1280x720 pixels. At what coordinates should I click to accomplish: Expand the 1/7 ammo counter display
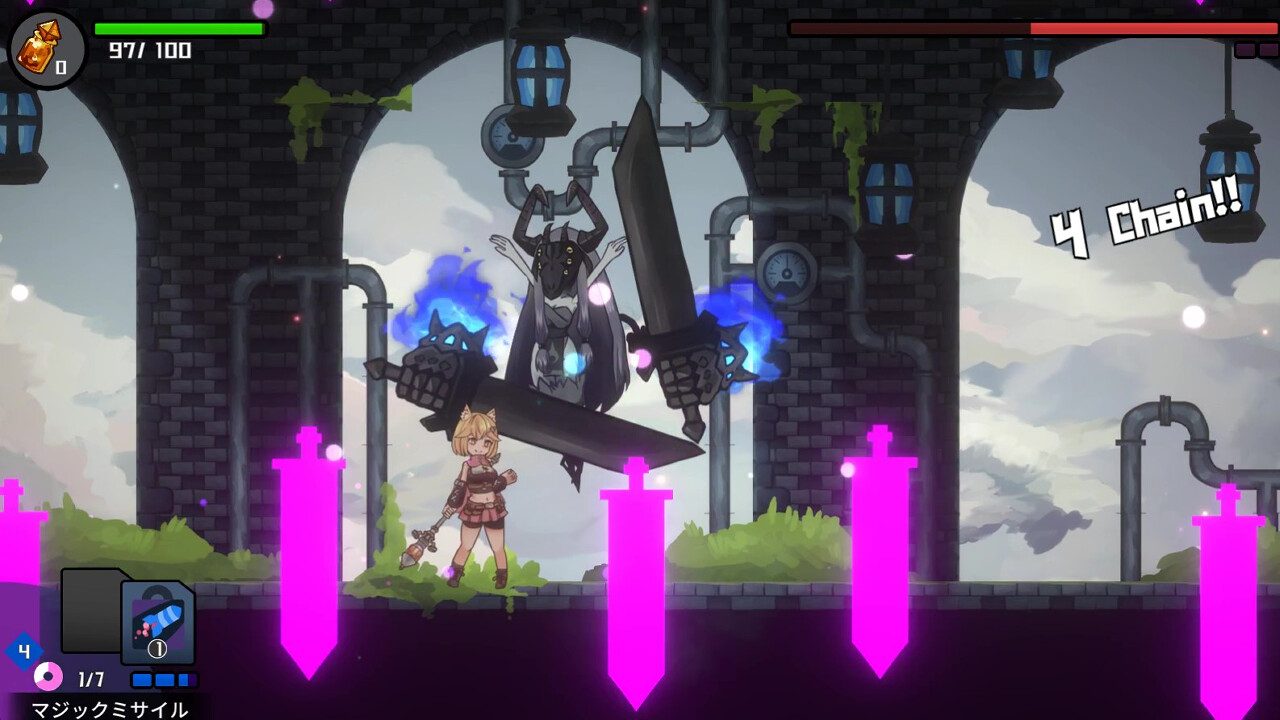(91, 679)
